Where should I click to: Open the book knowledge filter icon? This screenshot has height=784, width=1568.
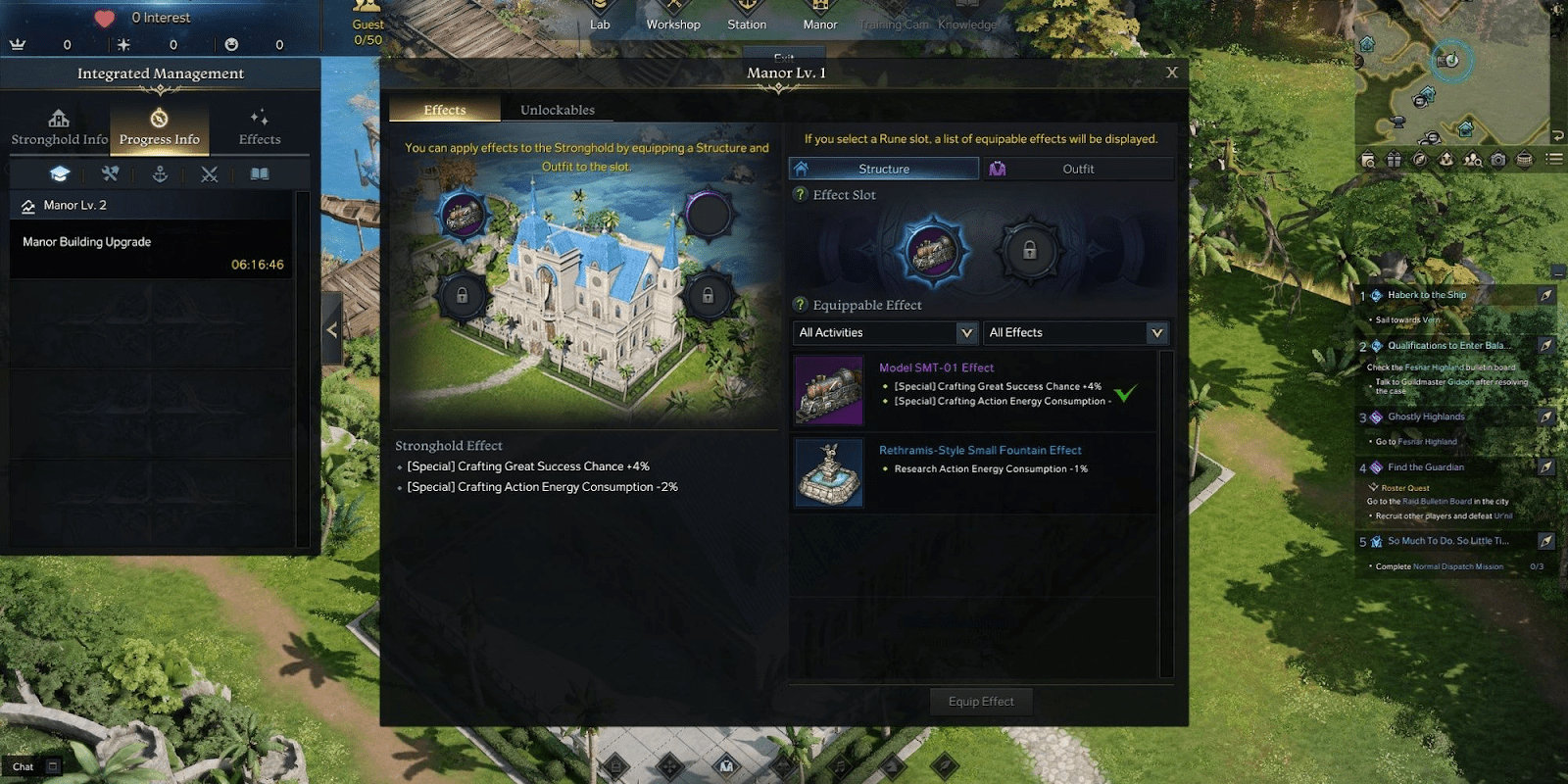pyautogui.click(x=258, y=173)
